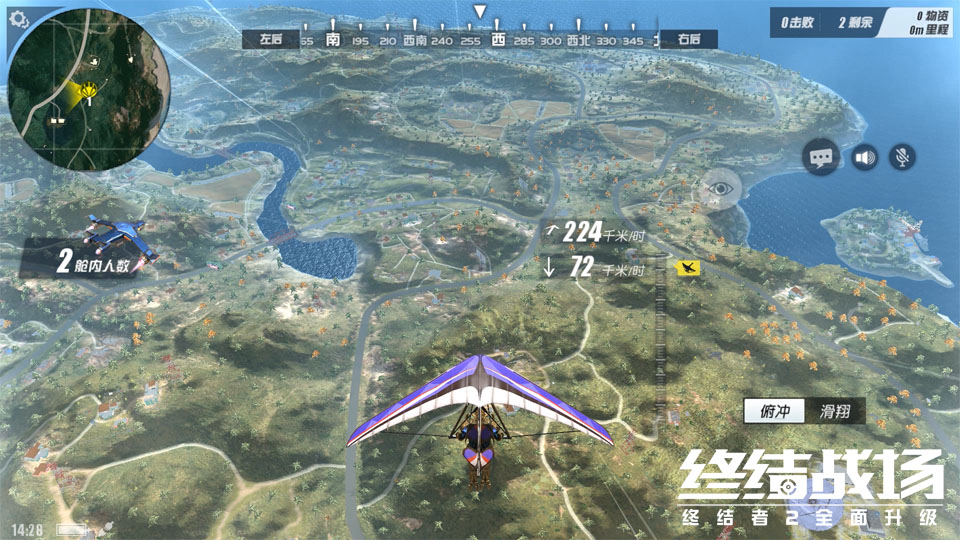Select the 右后 right-rear view button
This screenshot has height=540, width=960.
688,40
